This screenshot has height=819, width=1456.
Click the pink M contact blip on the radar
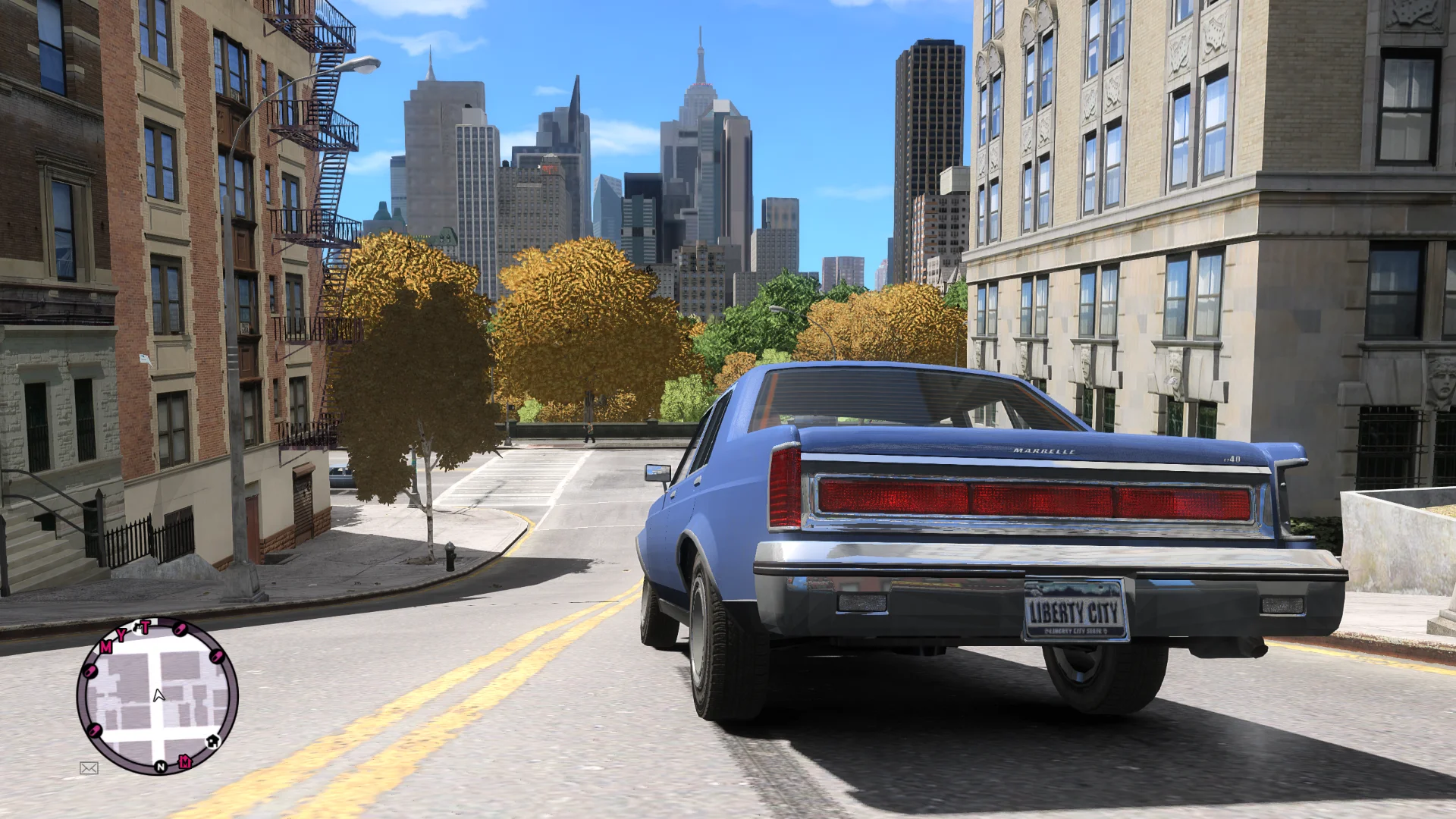click(x=105, y=648)
